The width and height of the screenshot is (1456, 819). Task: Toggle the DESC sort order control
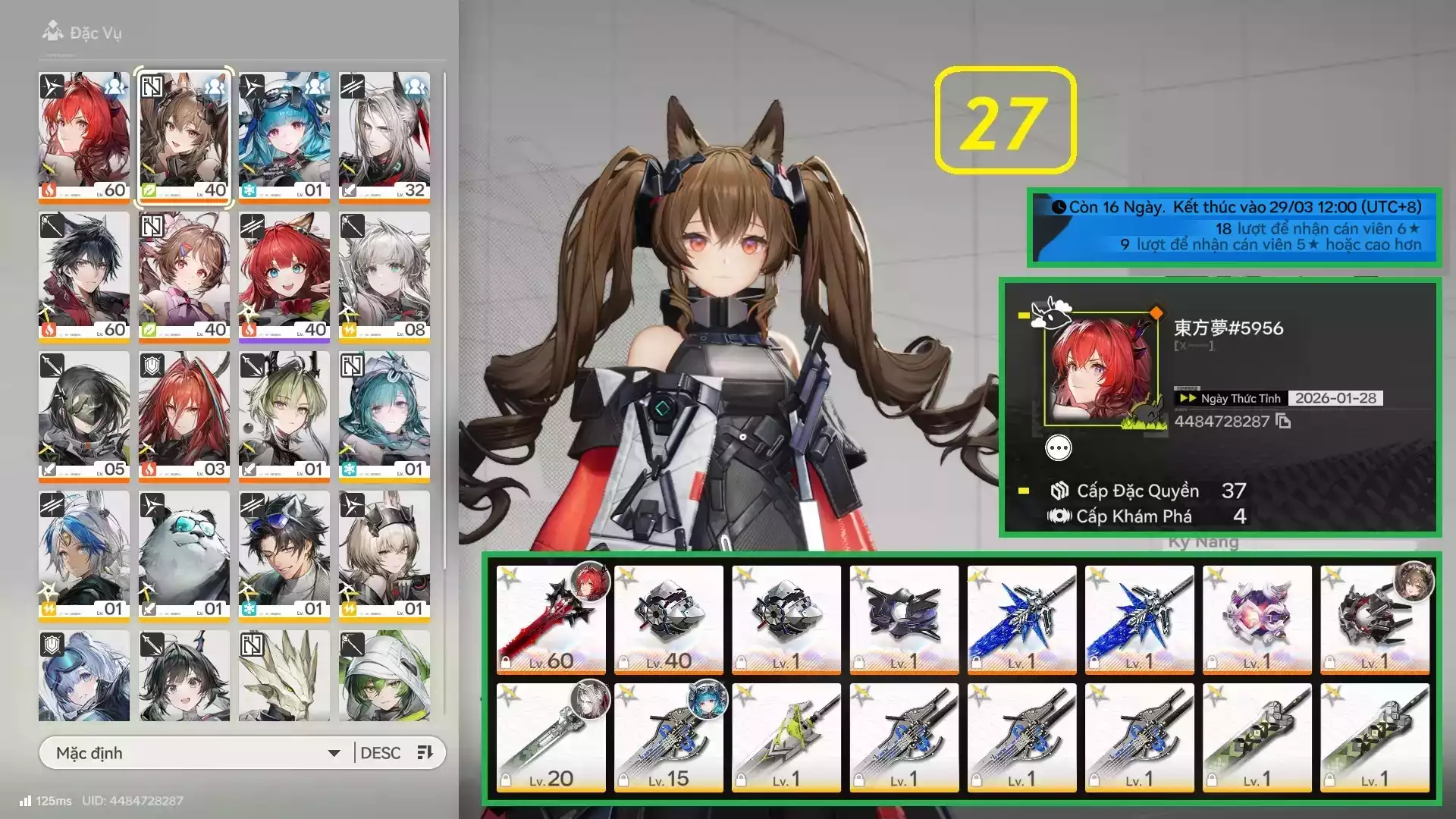[x=382, y=752]
